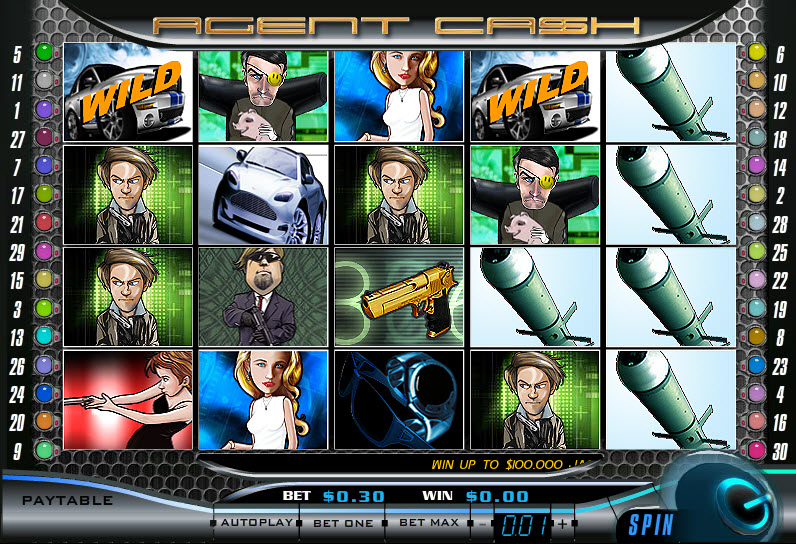The image size is (796, 544).
Task: Activate payline 27 indicator
Action: [x=44, y=137]
